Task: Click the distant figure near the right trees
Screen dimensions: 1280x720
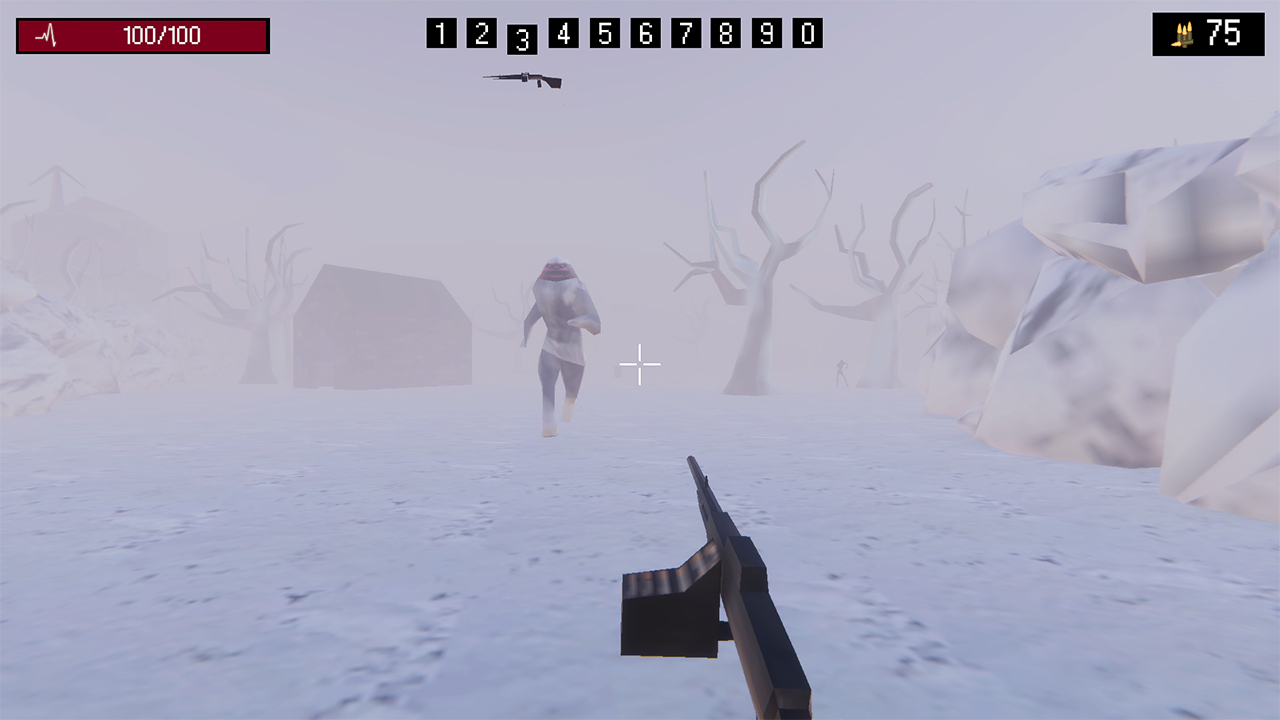Action: (842, 372)
